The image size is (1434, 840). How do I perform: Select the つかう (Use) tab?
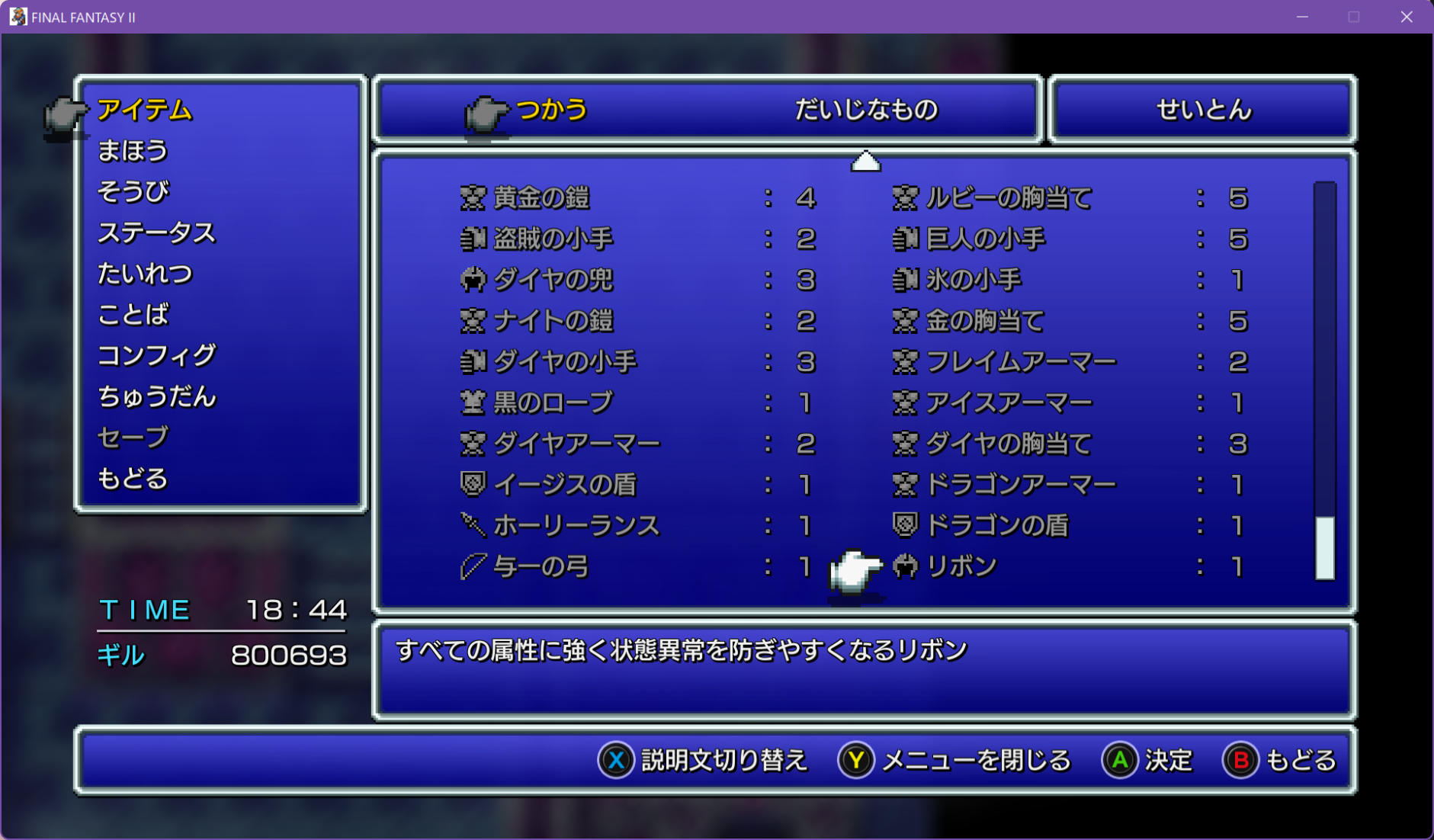(551, 110)
